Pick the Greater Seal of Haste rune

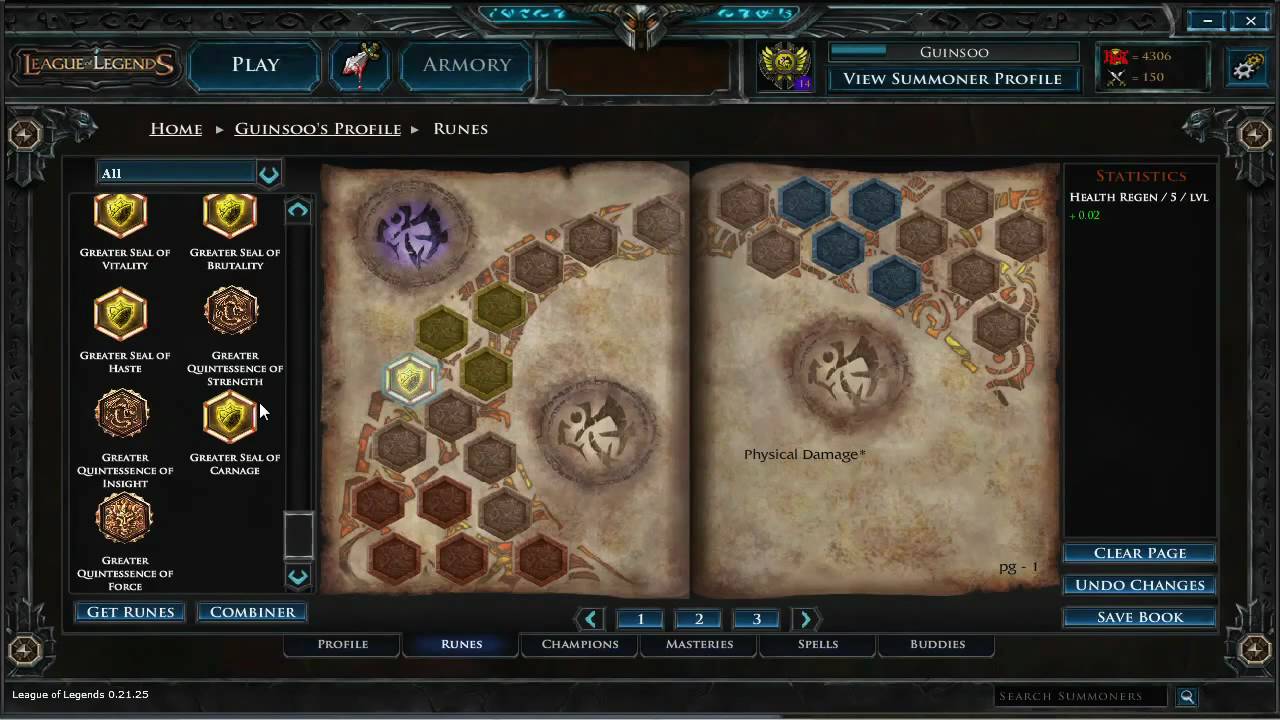click(x=121, y=311)
